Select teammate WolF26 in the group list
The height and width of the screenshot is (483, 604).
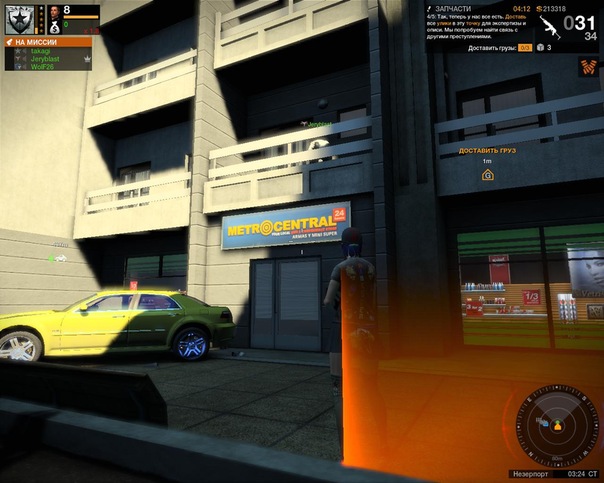41,67
